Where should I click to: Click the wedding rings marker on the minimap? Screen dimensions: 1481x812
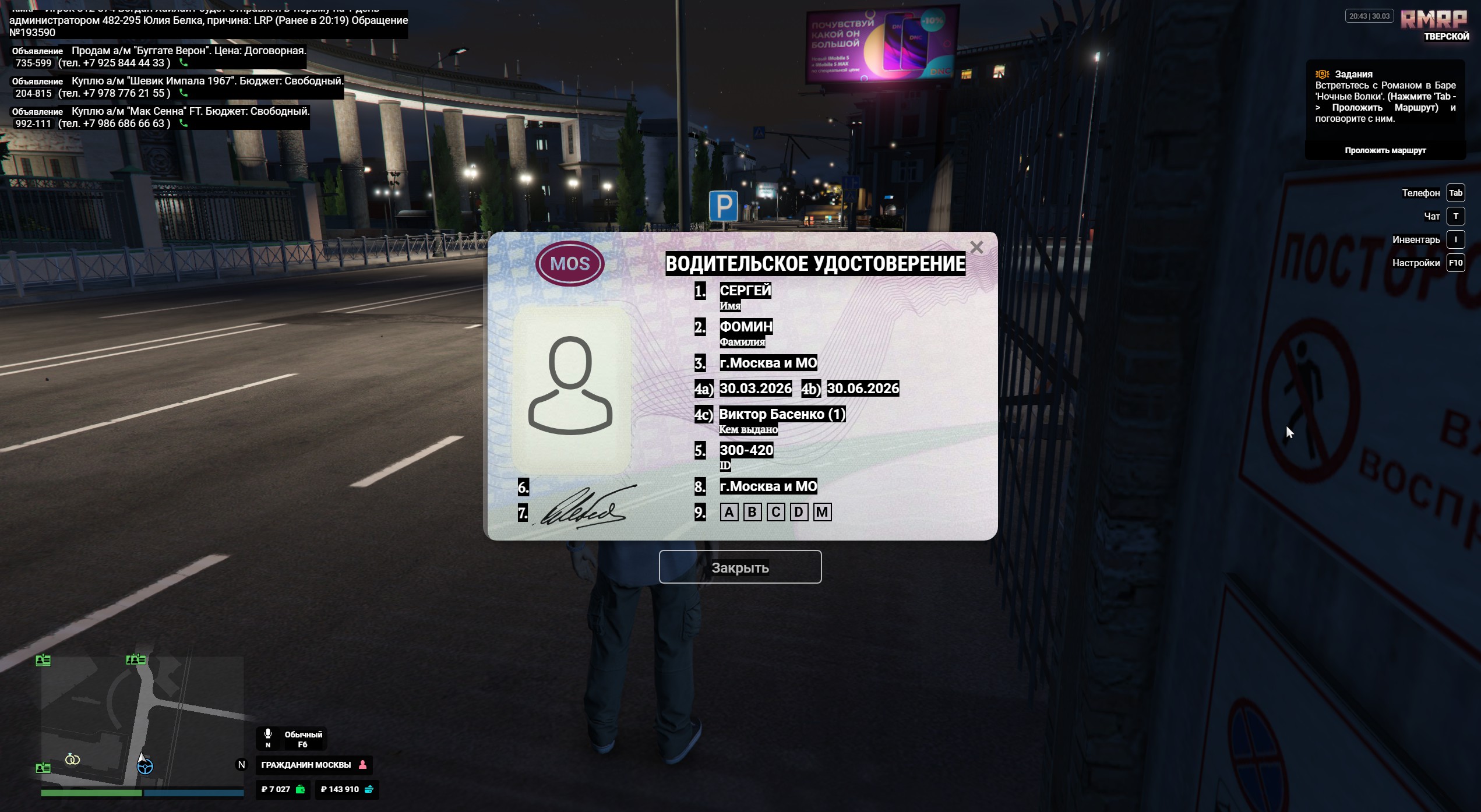tap(73, 759)
